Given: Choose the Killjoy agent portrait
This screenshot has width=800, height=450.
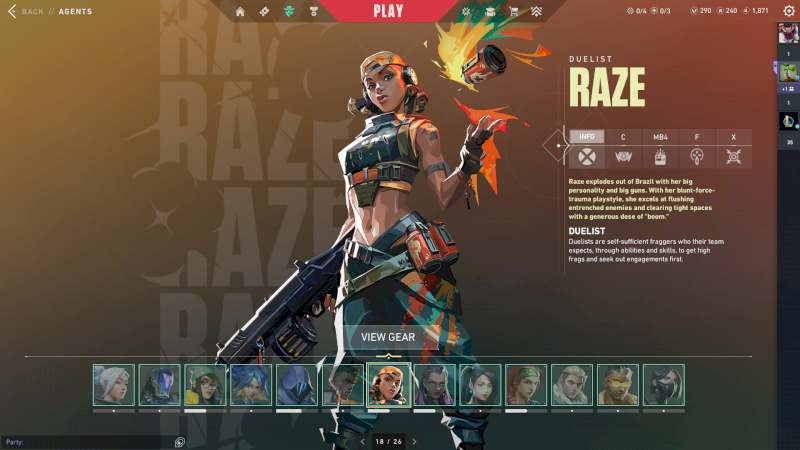Looking at the screenshot, I should coord(205,385).
